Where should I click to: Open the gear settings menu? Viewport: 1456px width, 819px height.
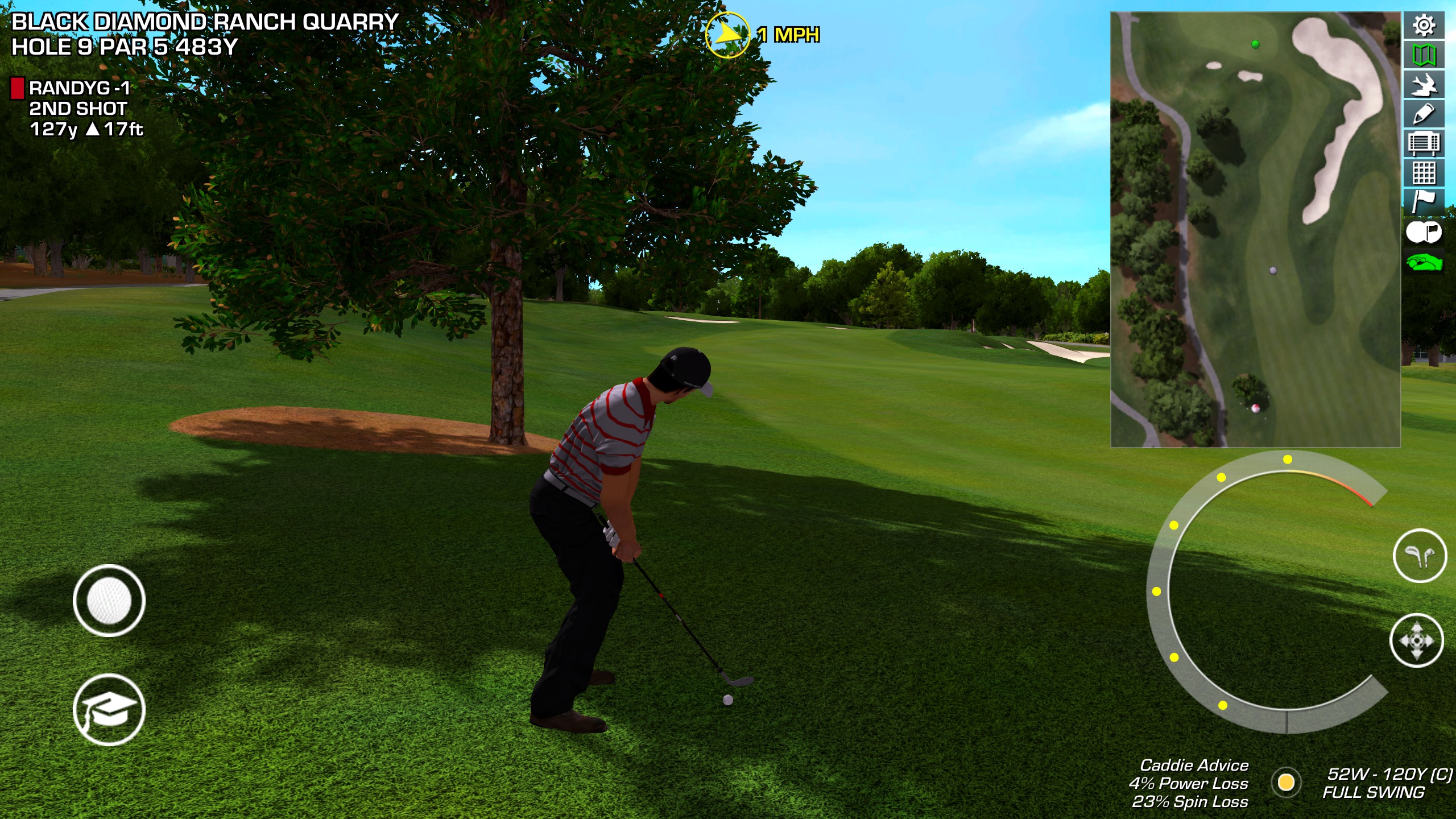tap(1424, 26)
